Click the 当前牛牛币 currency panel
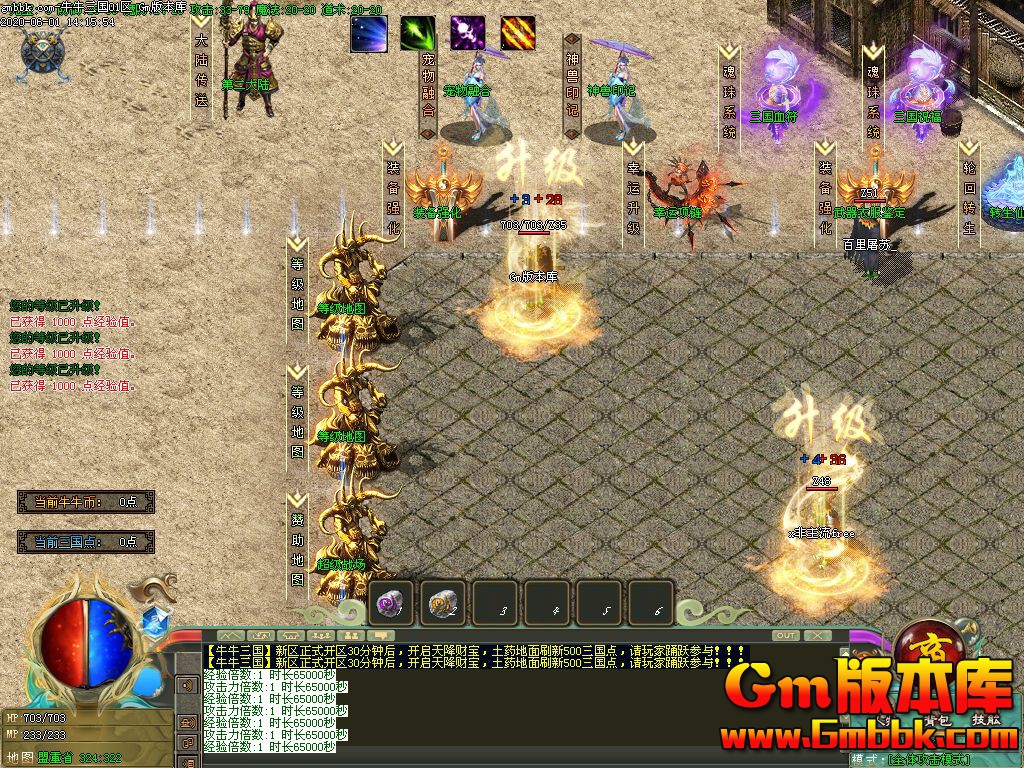 (86, 502)
